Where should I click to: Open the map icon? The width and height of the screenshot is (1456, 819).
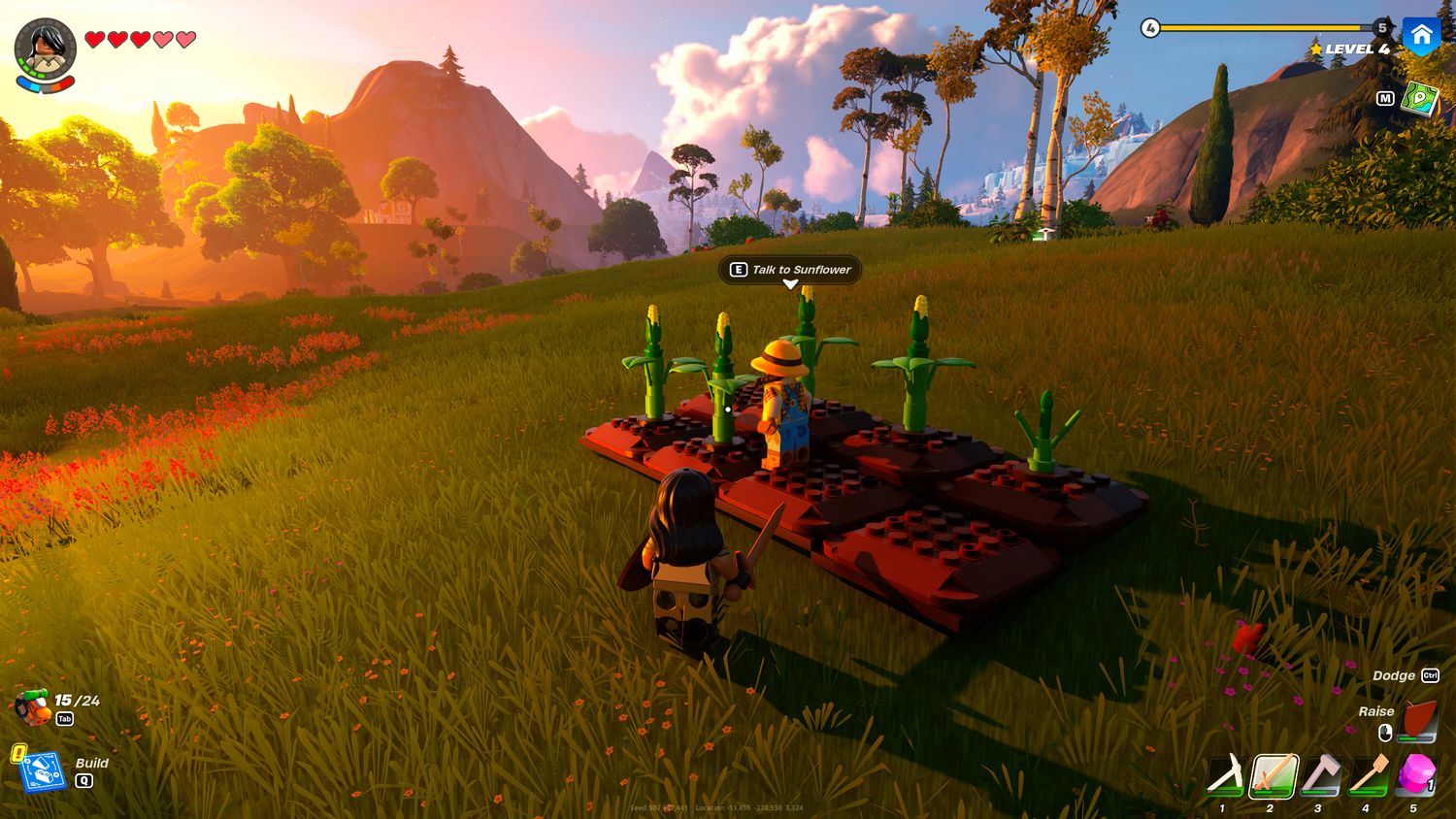click(1419, 99)
